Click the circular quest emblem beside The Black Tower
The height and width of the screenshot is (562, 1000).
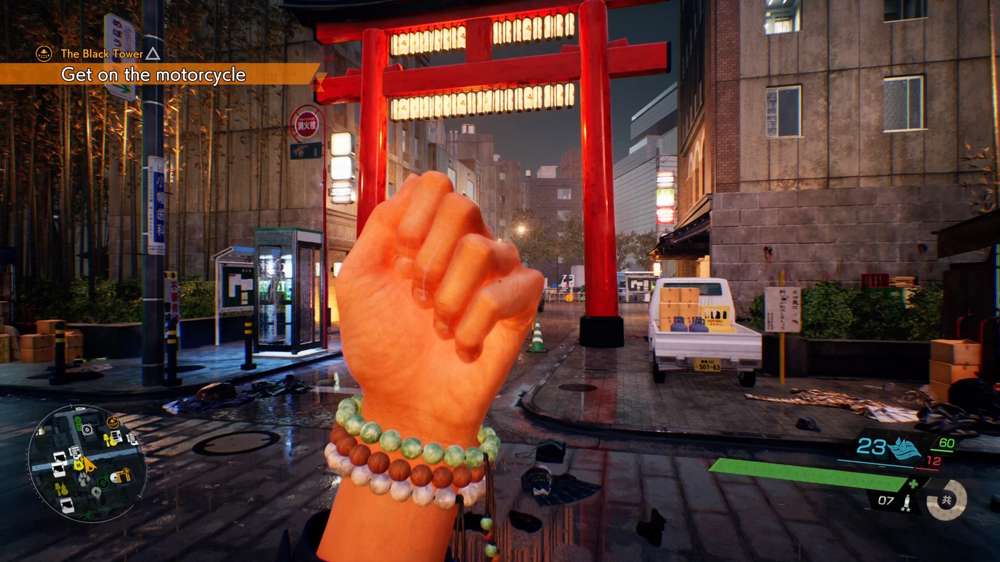coord(43,54)
